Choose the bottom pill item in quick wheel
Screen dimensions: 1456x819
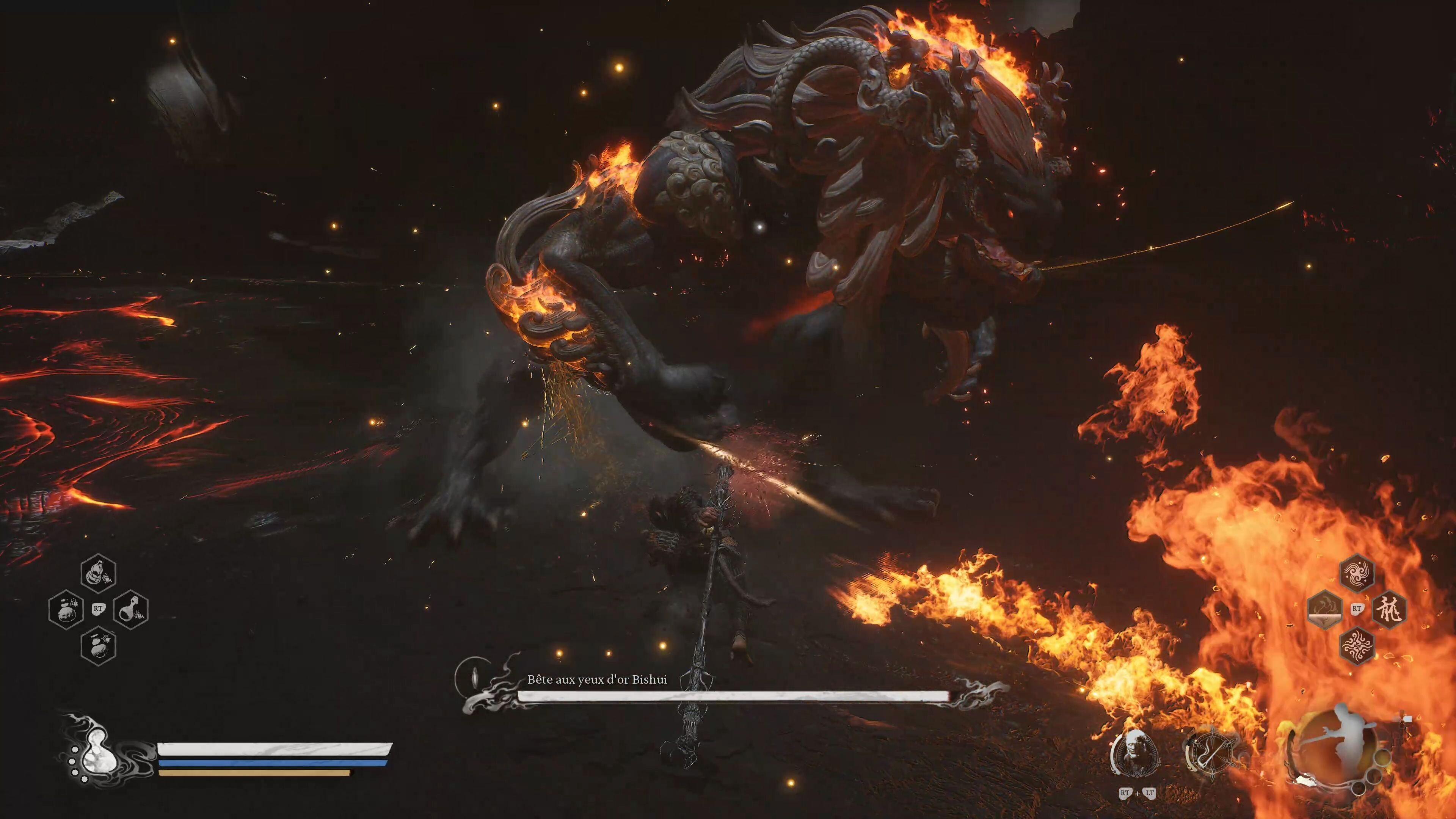(99, 645)
